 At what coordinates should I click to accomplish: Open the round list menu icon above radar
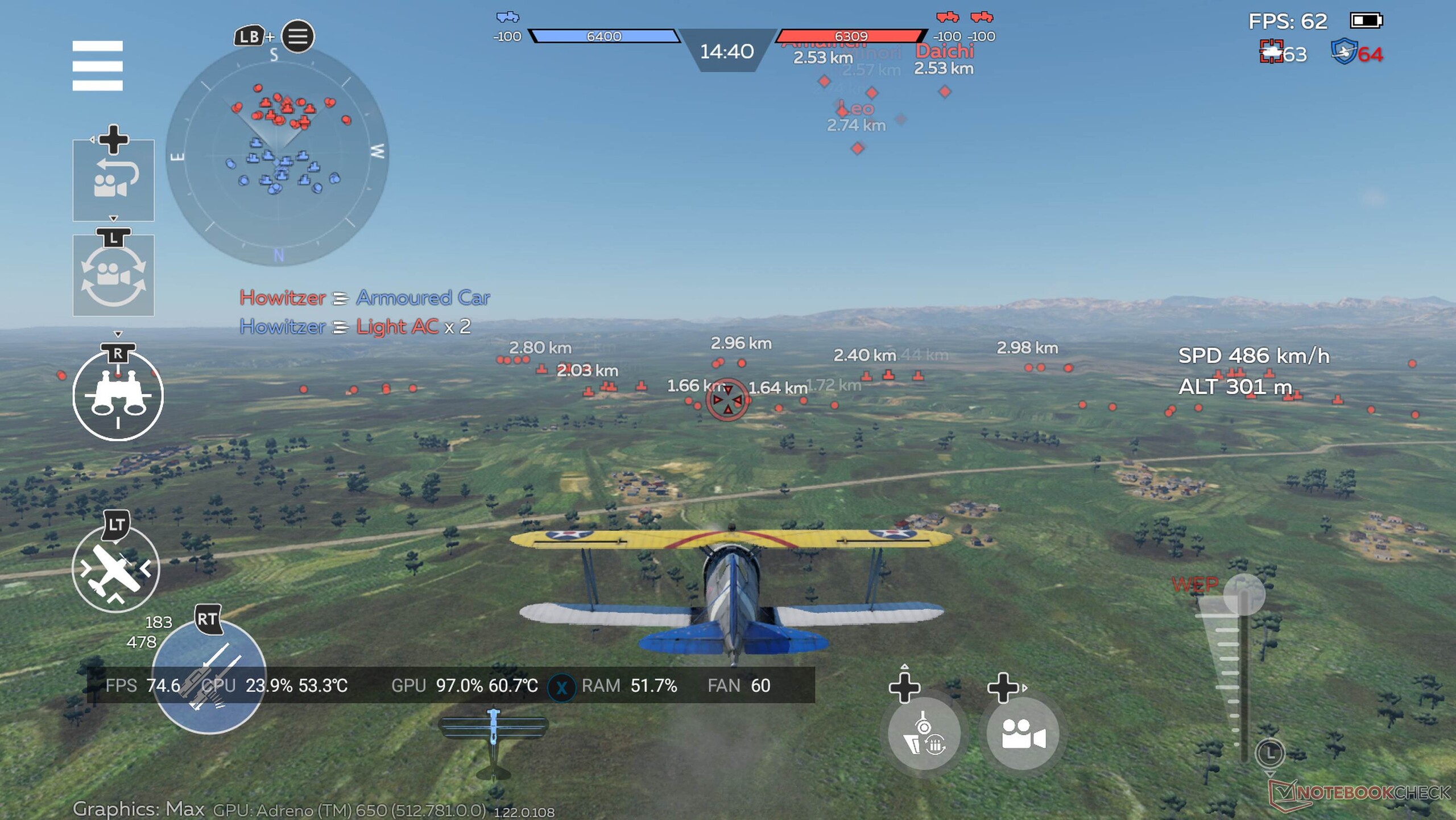click(x=297, y=37)
